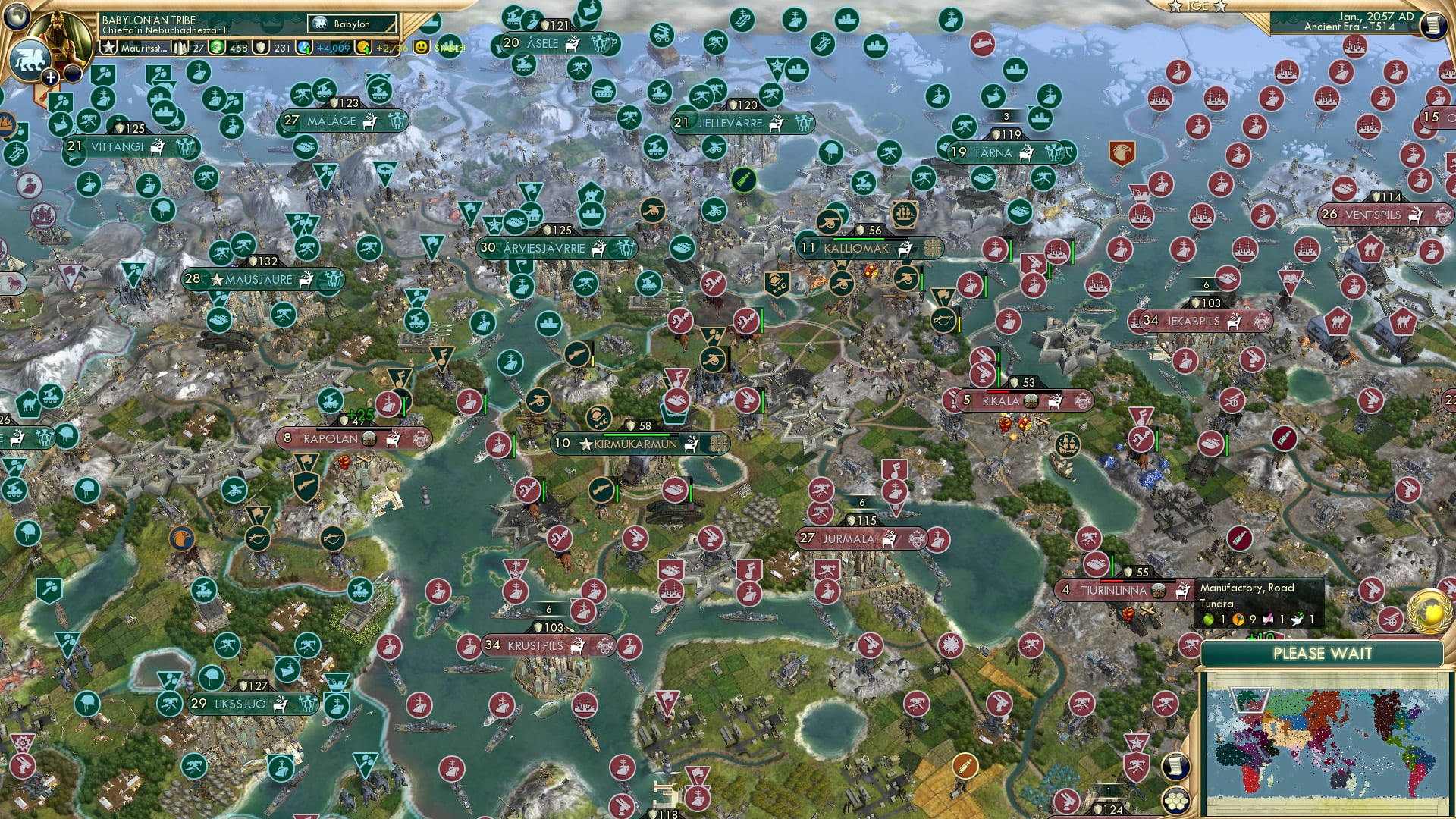Click the culture icon showing 458
Screen dimensions: 1456x819
pos(217,48)
